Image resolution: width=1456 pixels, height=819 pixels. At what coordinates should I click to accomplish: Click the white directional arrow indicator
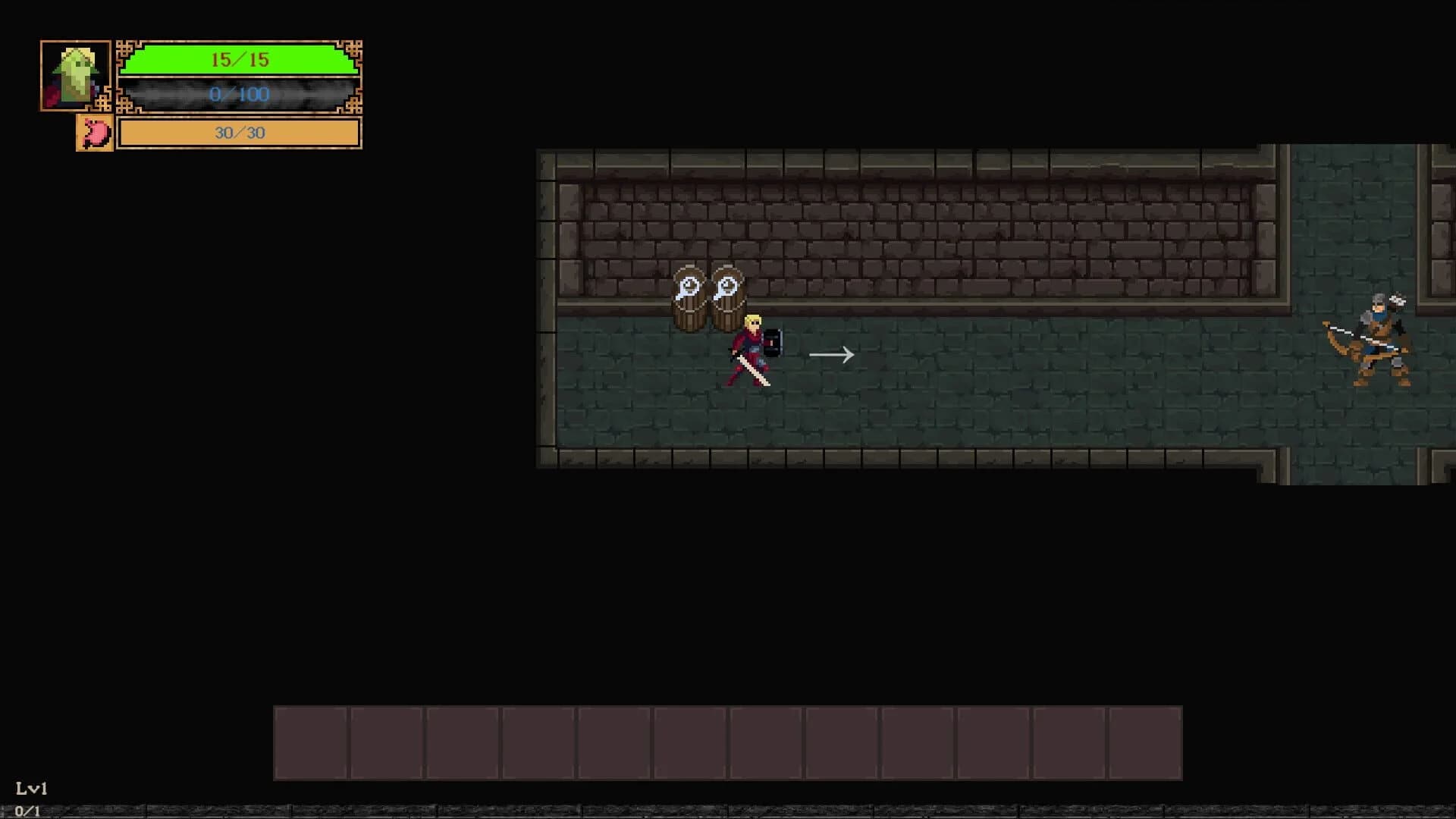pyautogui.click(x=831, y=353)
